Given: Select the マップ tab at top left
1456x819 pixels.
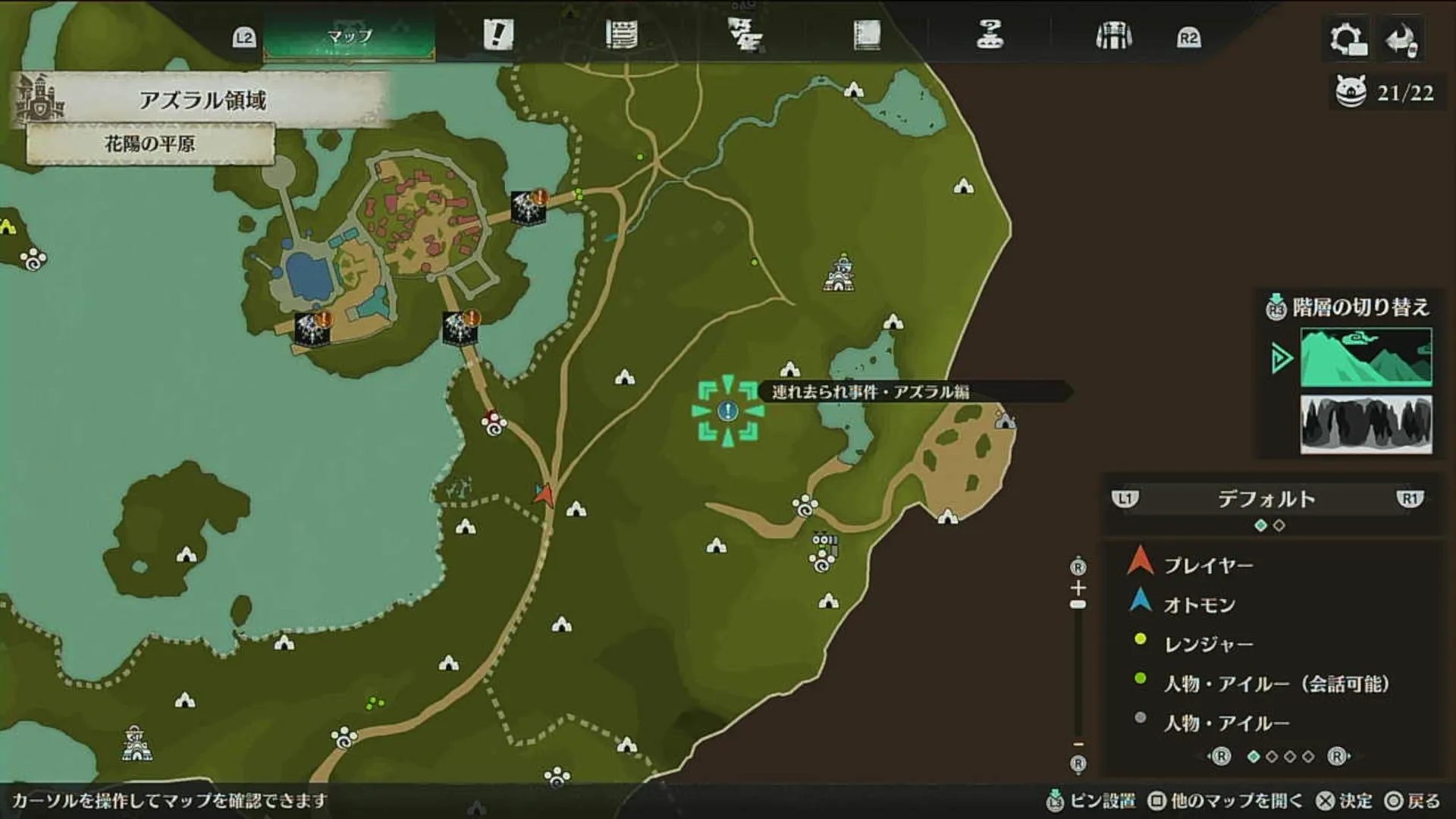Looking at the screenshot, I should (x=349, y=34).
